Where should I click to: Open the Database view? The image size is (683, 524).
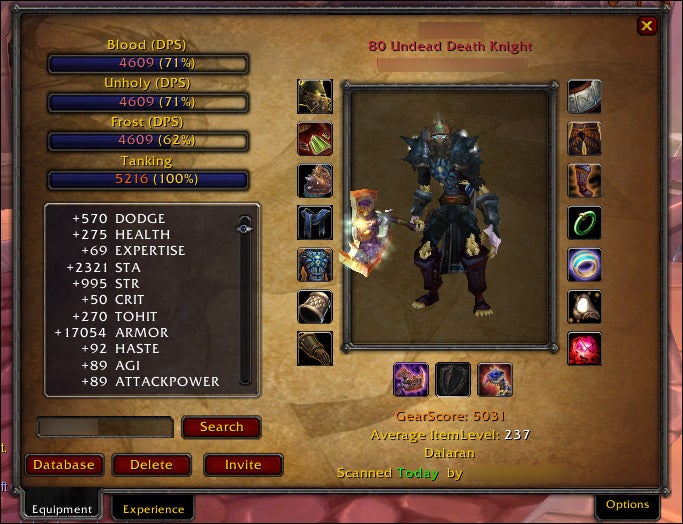[x=64, y=465]
